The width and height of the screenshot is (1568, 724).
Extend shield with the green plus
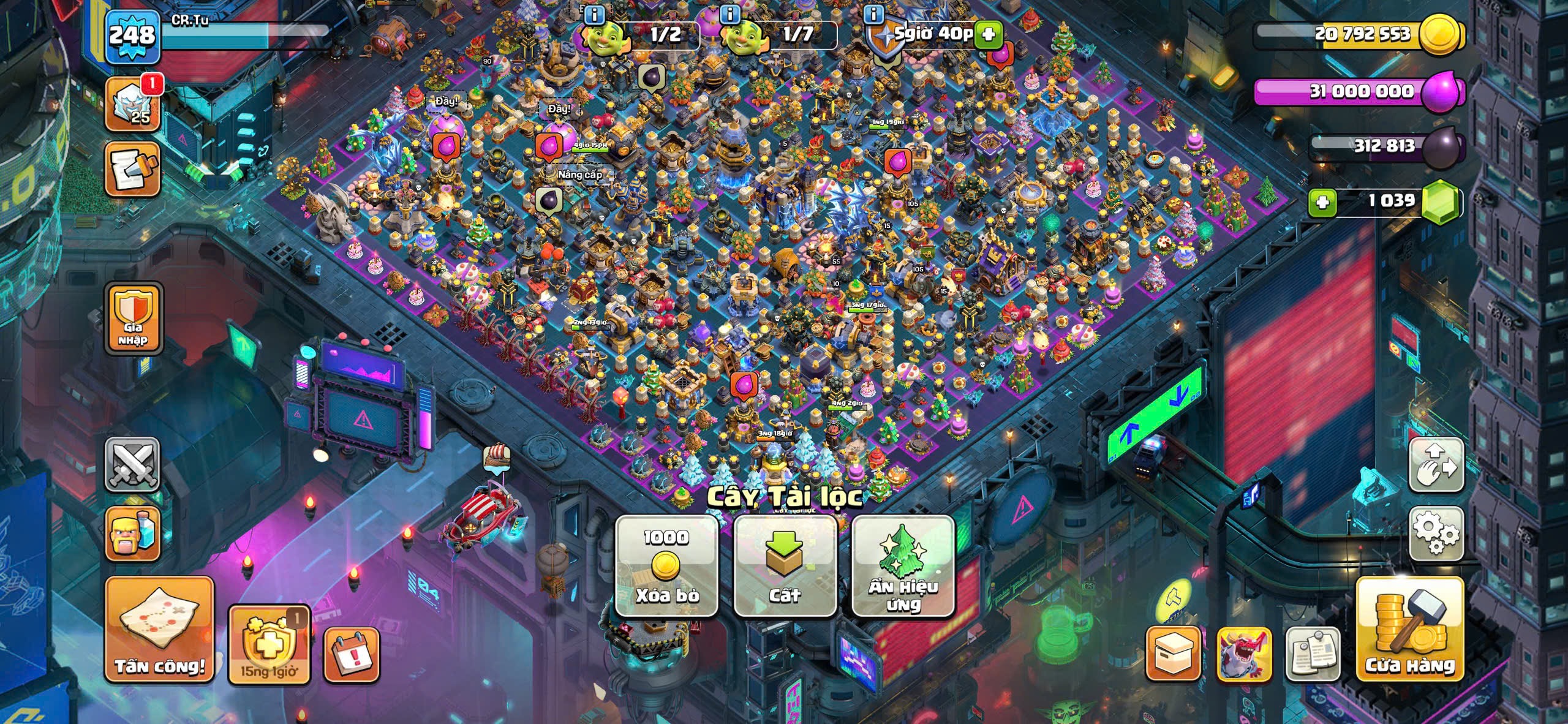pyautogui.click(x=987, y=34)
